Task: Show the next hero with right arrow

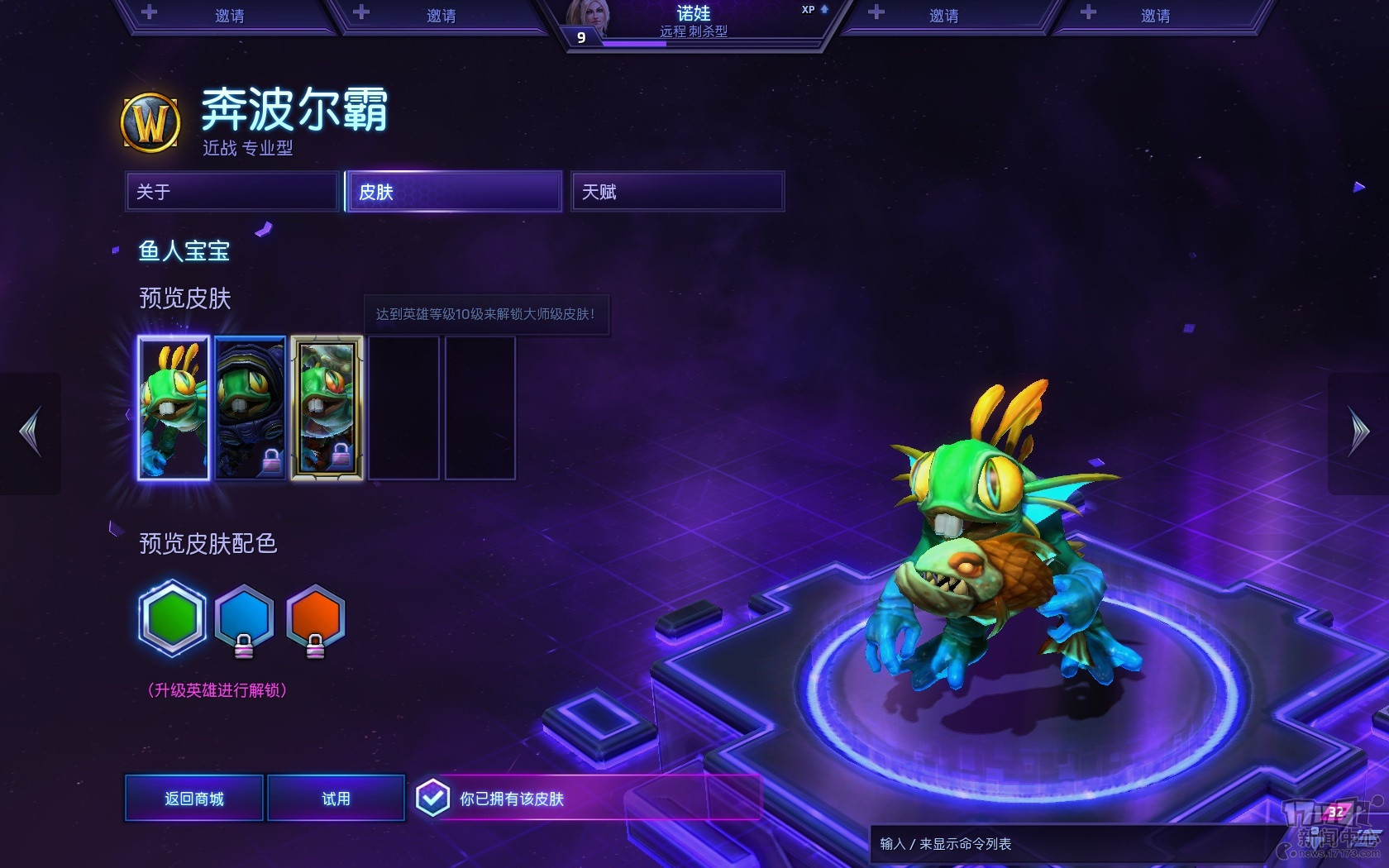Action: click(1358, 432)
